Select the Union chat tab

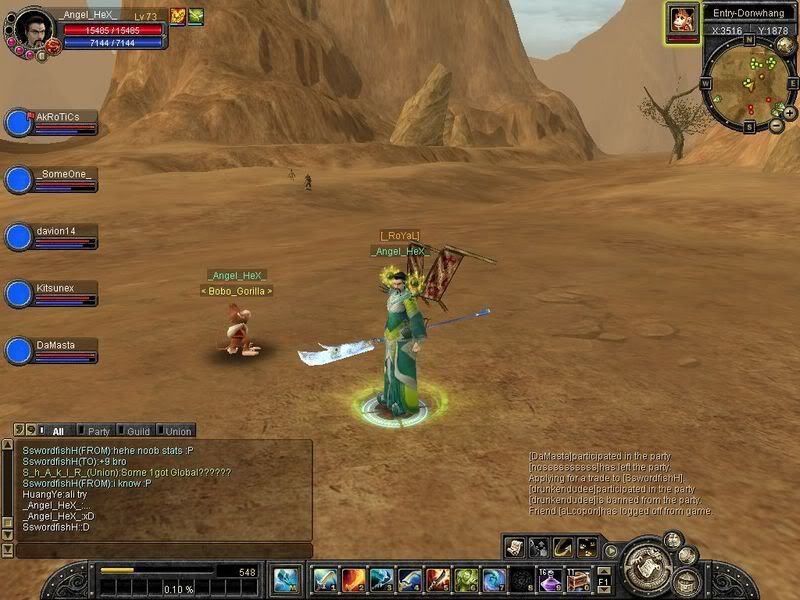pos(178,431)
